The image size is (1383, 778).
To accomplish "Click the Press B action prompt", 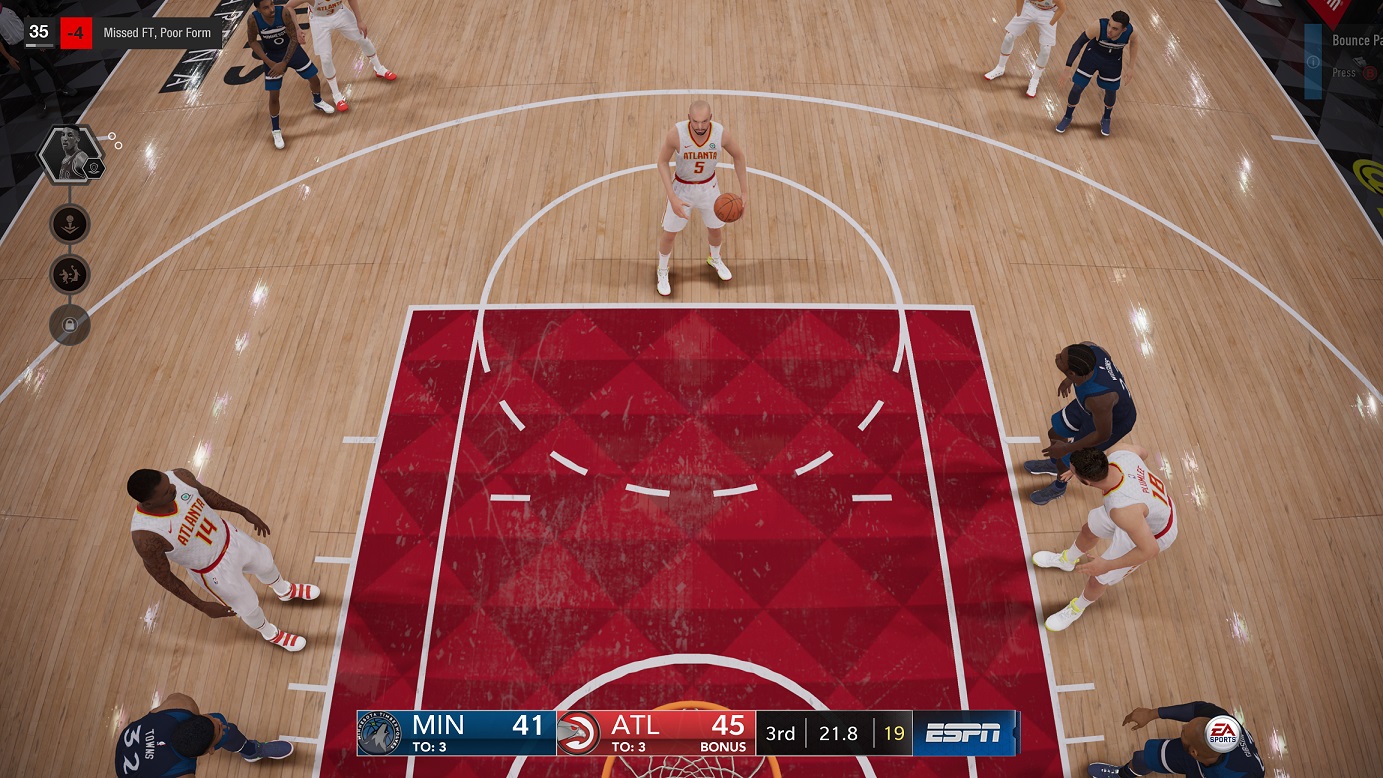I will click(1345, 72).
